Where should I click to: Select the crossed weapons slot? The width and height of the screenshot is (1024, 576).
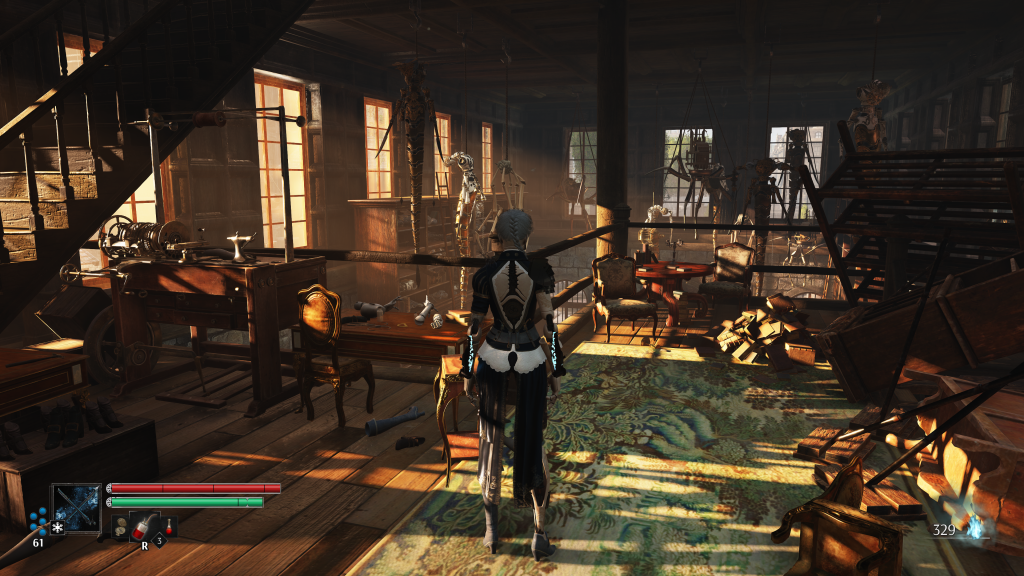click(77, 507)
